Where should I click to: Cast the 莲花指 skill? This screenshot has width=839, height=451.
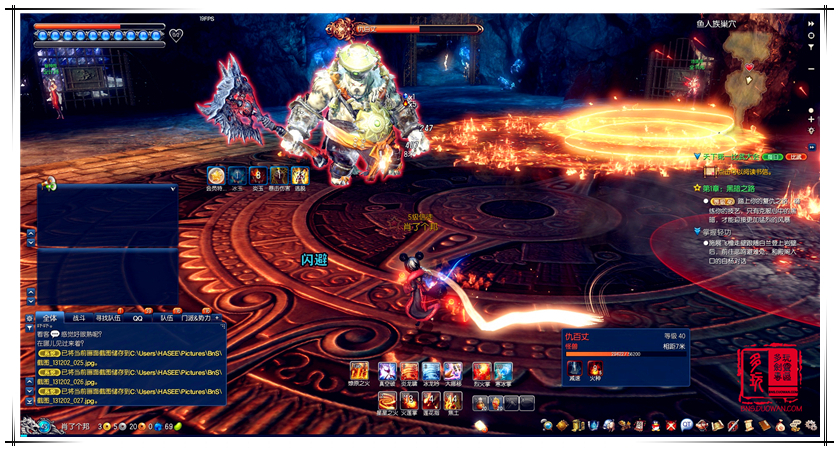(x=431, y=402)
